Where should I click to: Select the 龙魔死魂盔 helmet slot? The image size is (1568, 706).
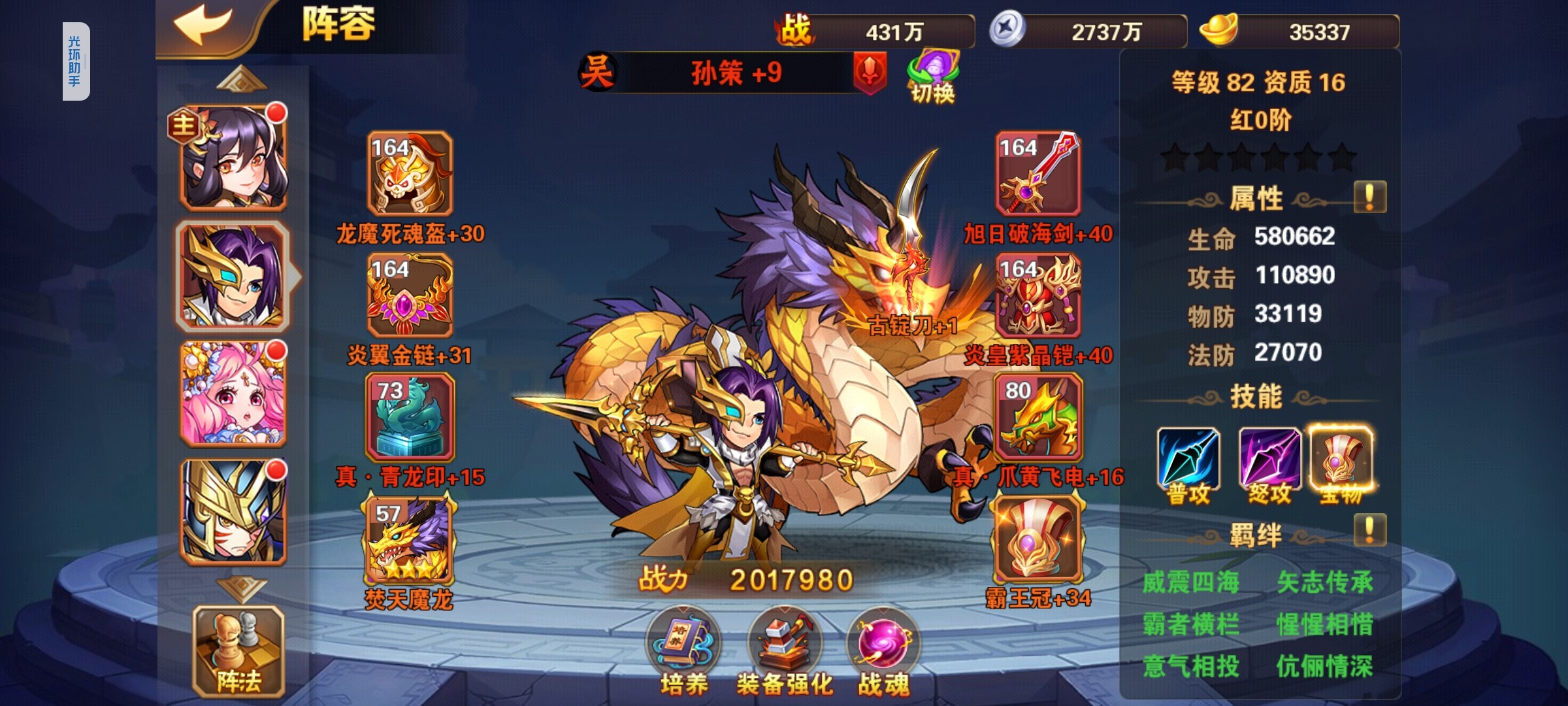click(x=410, y=174)
